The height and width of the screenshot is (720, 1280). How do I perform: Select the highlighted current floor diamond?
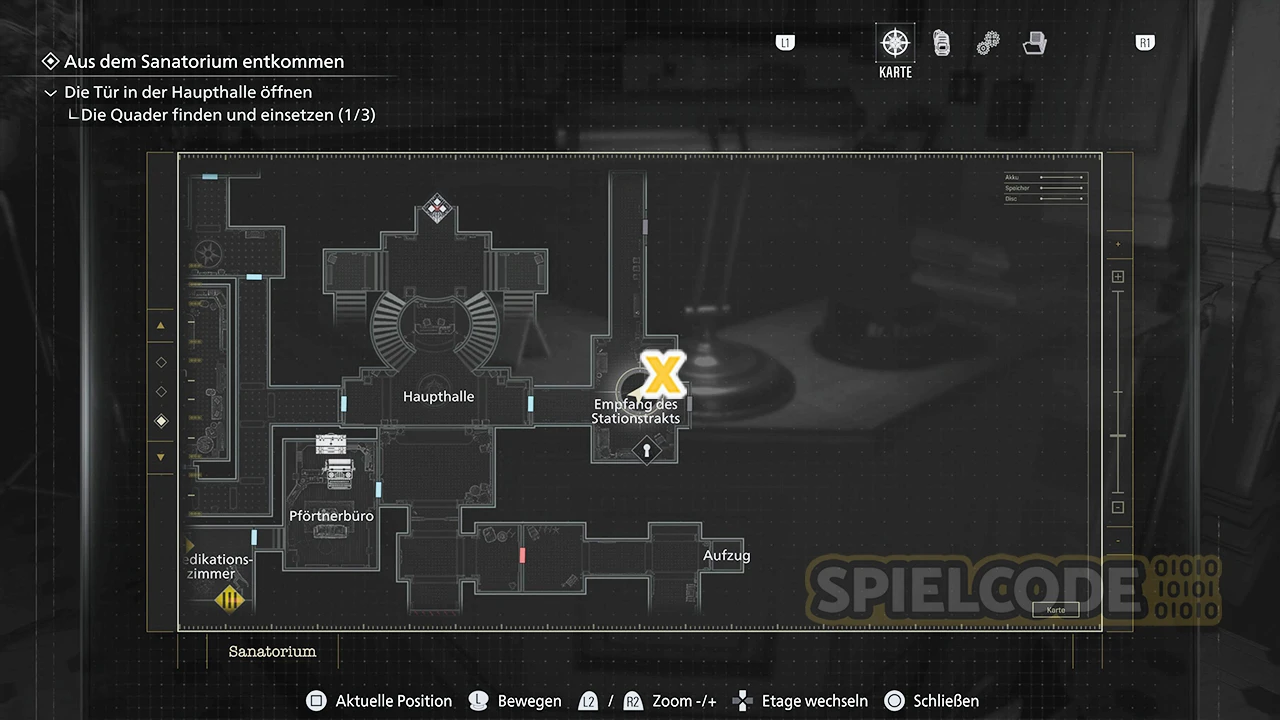(161, 422)
